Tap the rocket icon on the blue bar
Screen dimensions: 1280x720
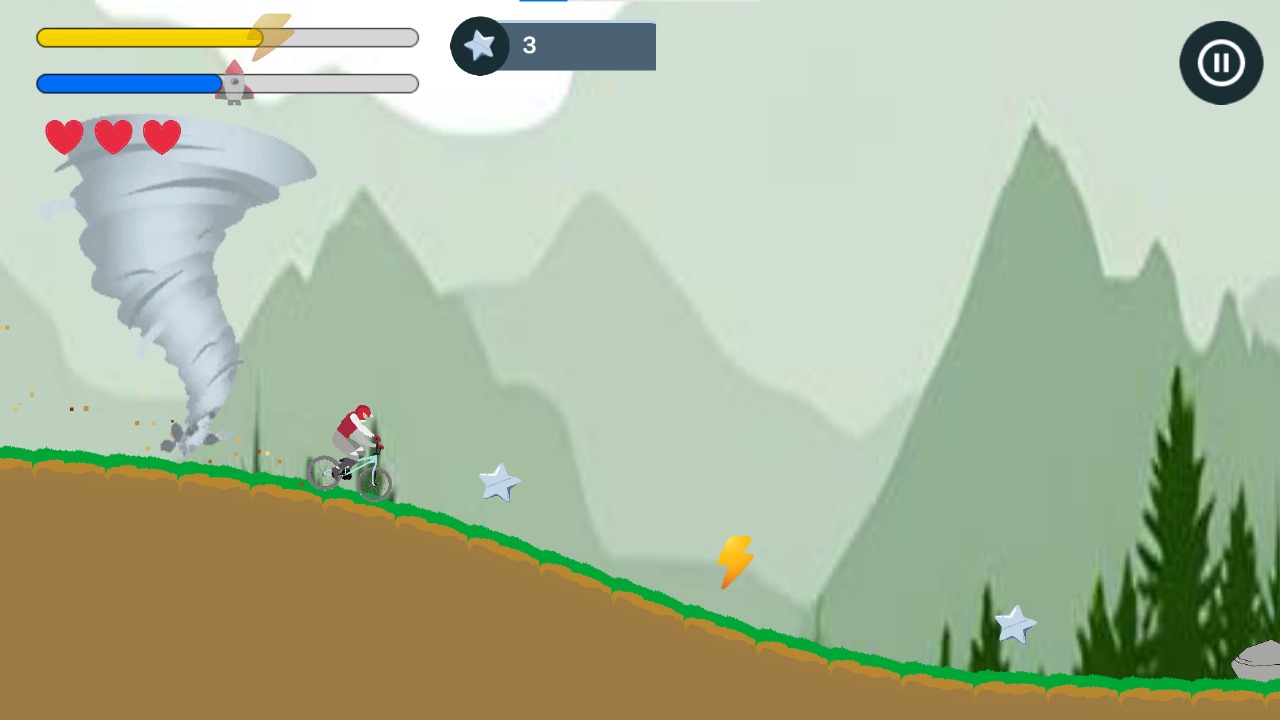point(234,82)
